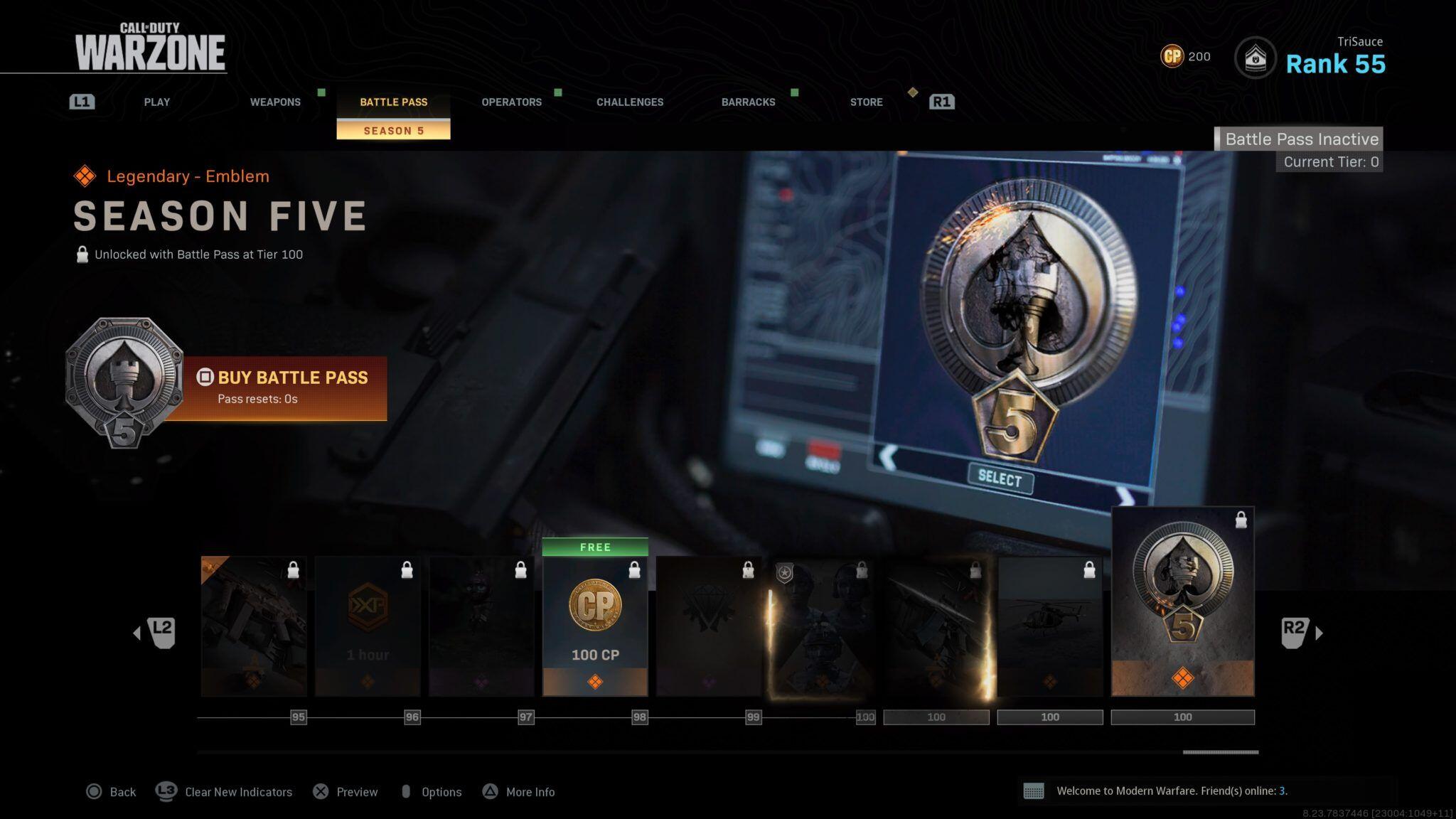Image resolution: width=1456 pixels, height=819 pixels.
Task: Choose the tier 100 operator reward tile
Action: (823, 626)
